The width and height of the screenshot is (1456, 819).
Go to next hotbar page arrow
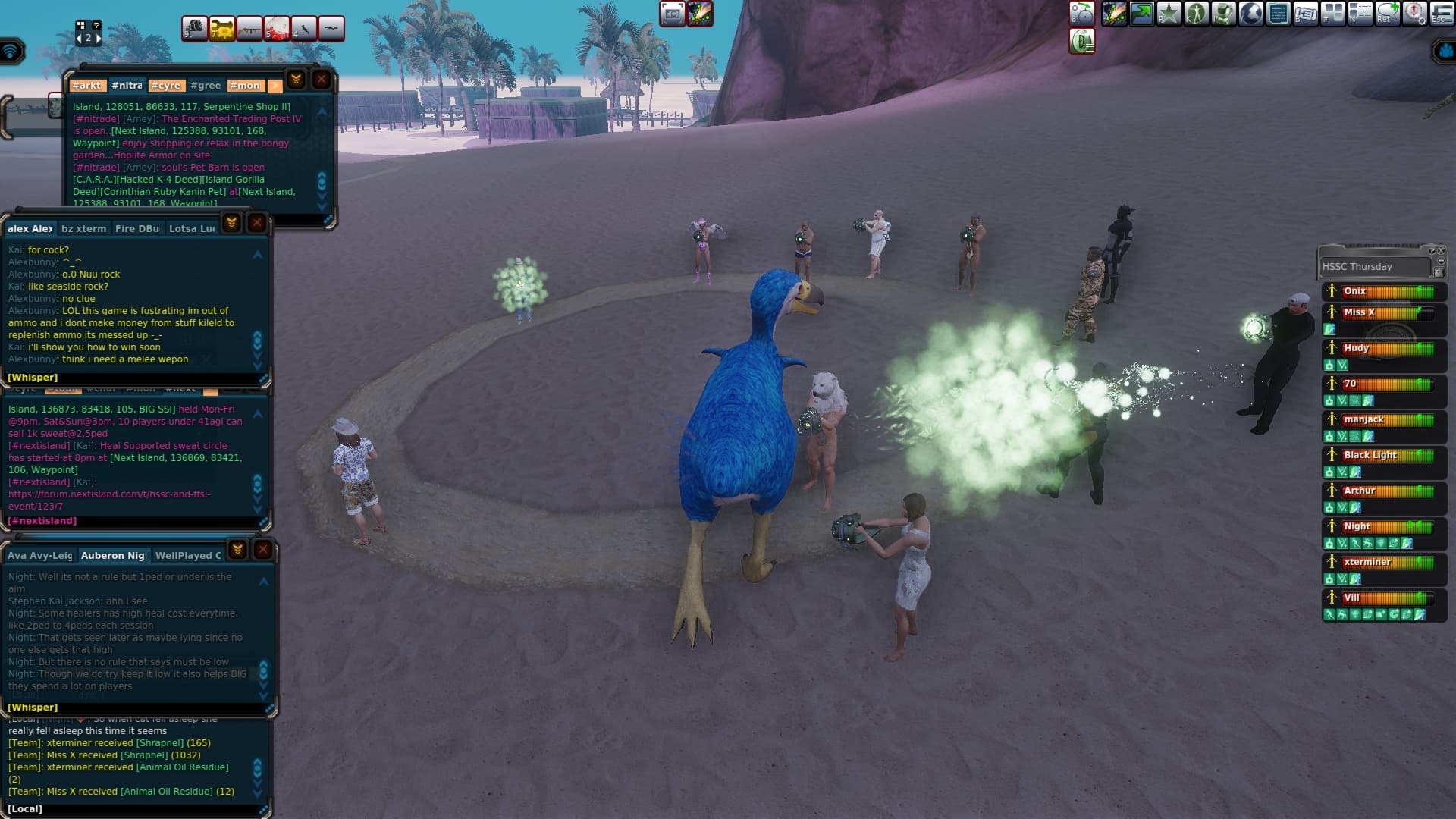click(x=98, y=38)
